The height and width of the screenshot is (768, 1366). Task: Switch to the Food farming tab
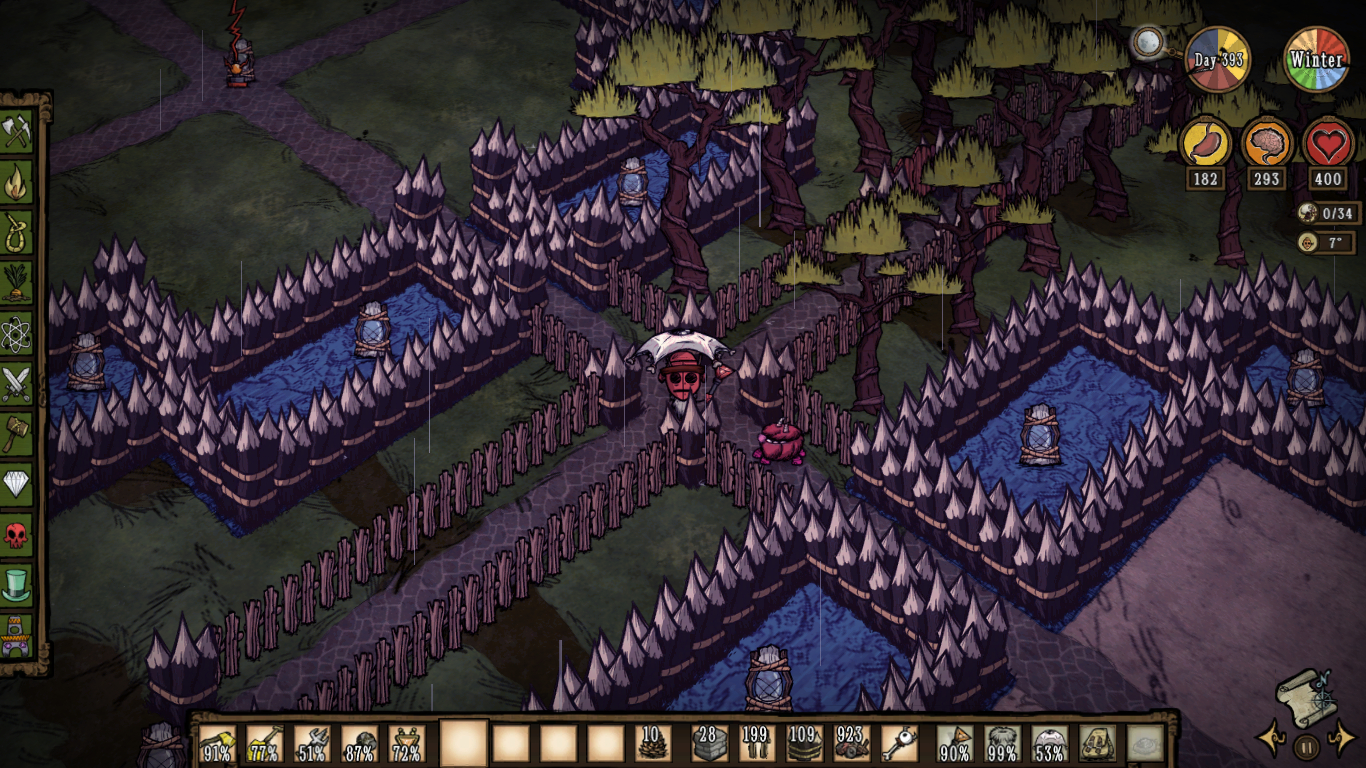(17, 283)
